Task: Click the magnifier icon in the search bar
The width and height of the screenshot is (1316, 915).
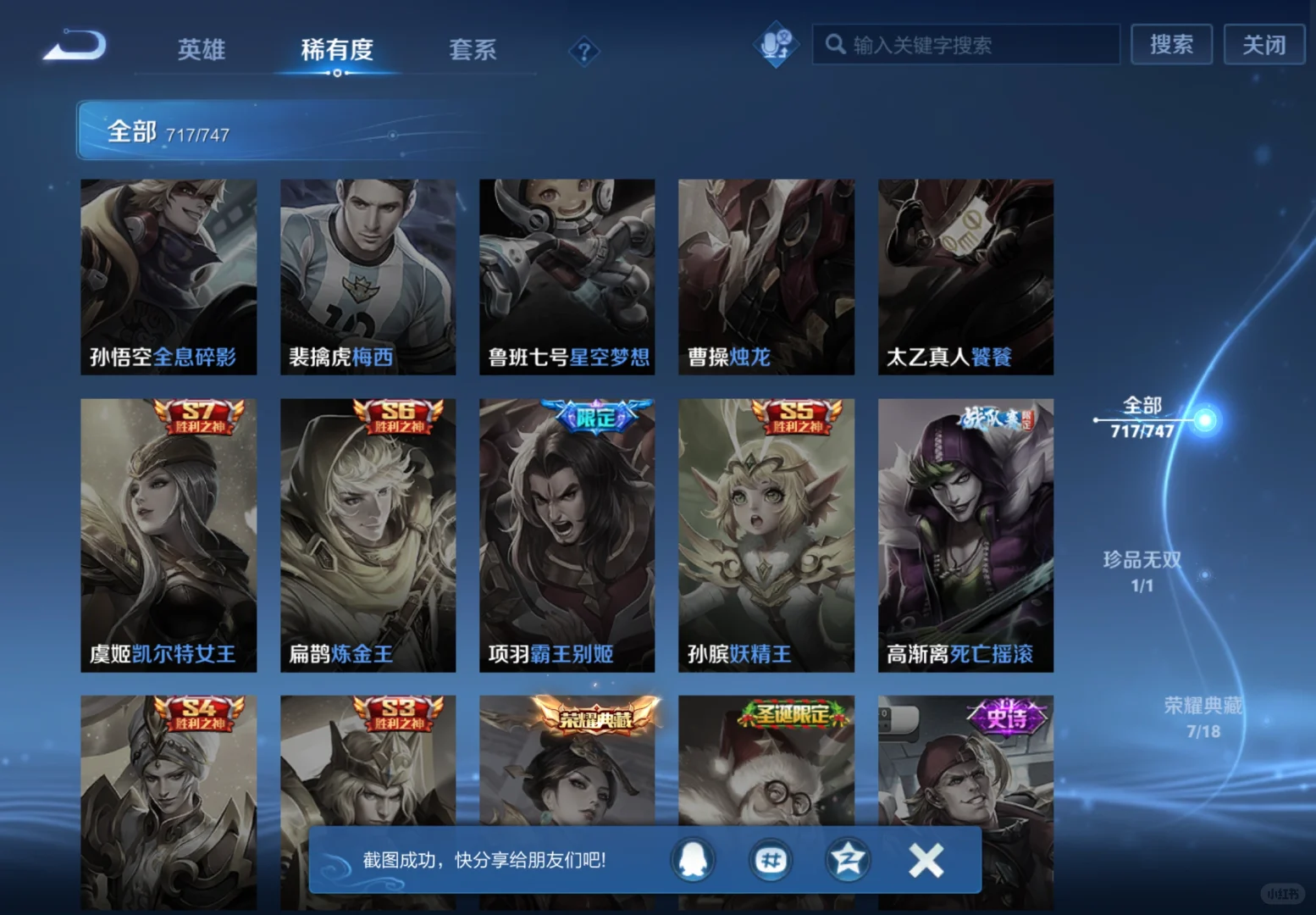Action: (x=837, y=45)
